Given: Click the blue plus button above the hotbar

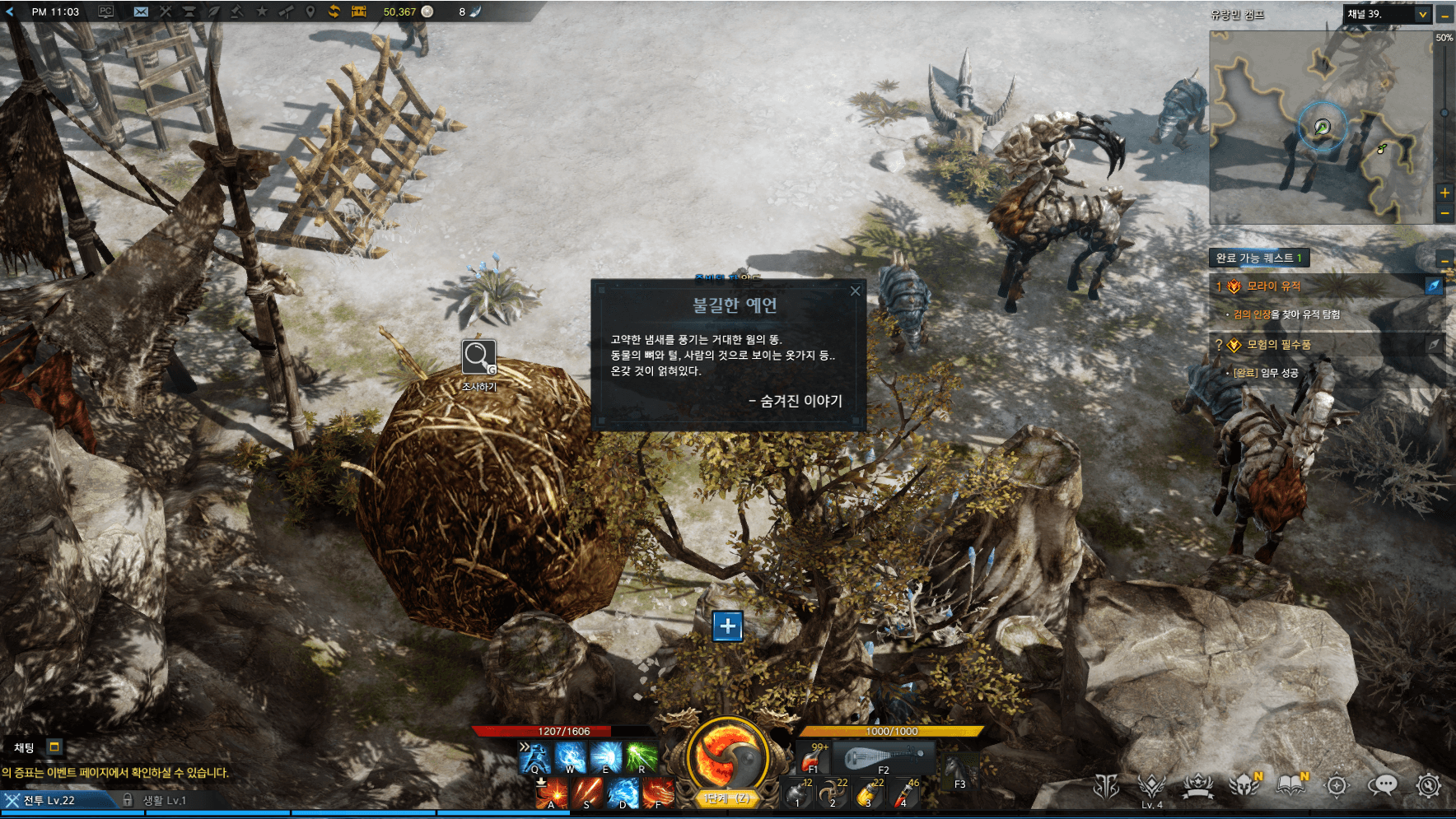Looking at the screenshot, I should pyautogui.click(x=727, y=626).
